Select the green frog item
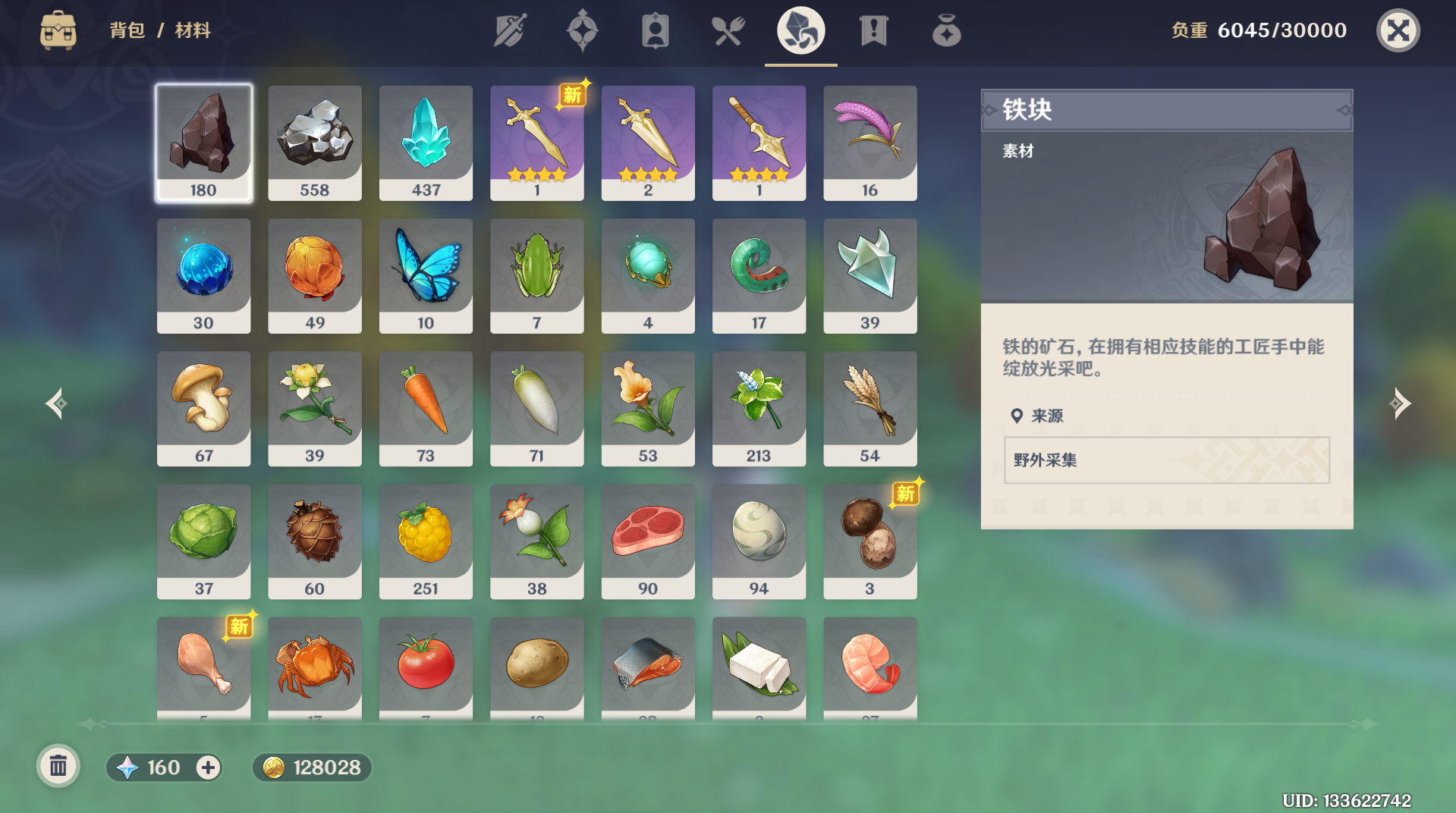Image resolution: width=1456 pixels, height=813 pixels. pyautogui.click(x=536, y=276)
